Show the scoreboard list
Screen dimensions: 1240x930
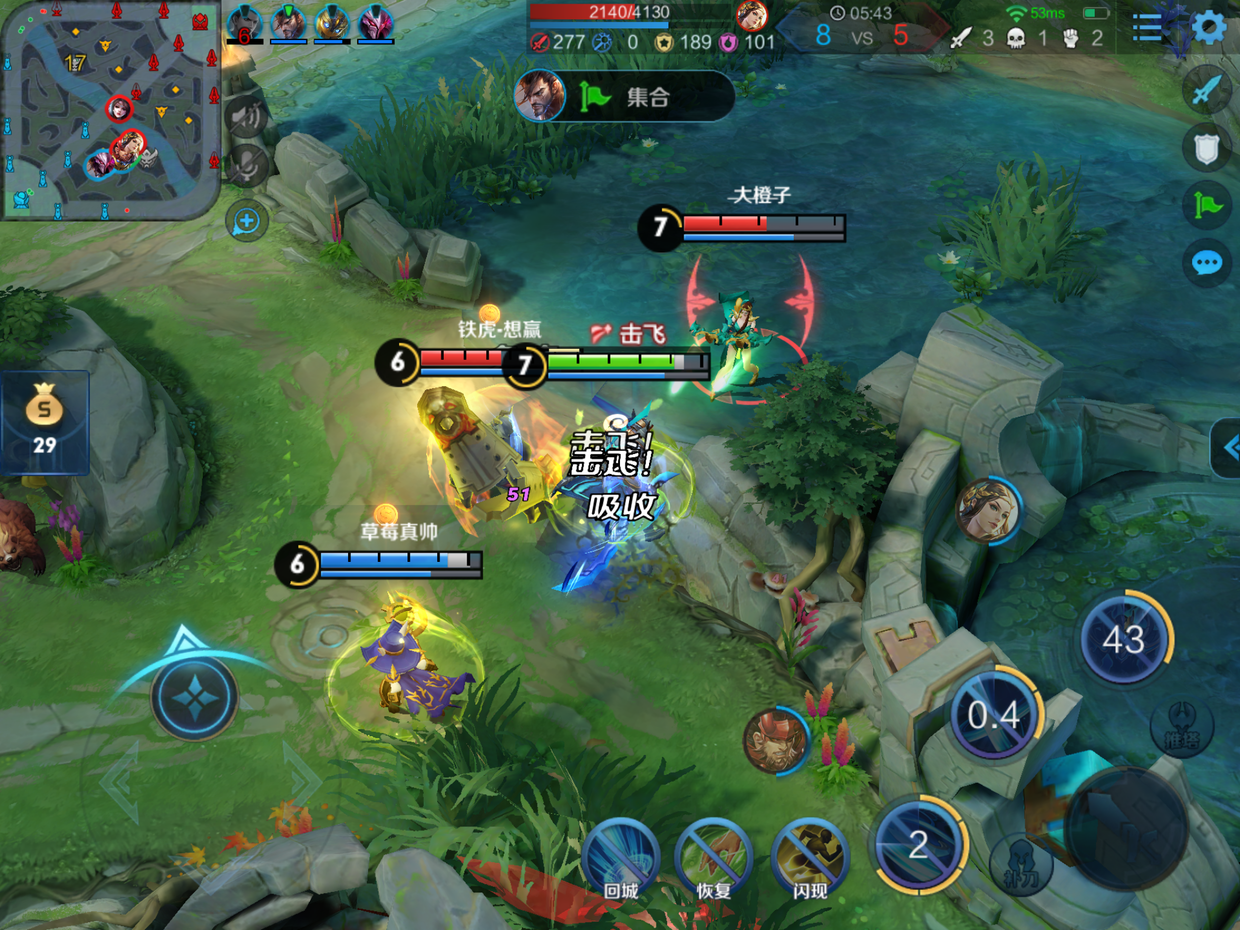pos(1148,28)
